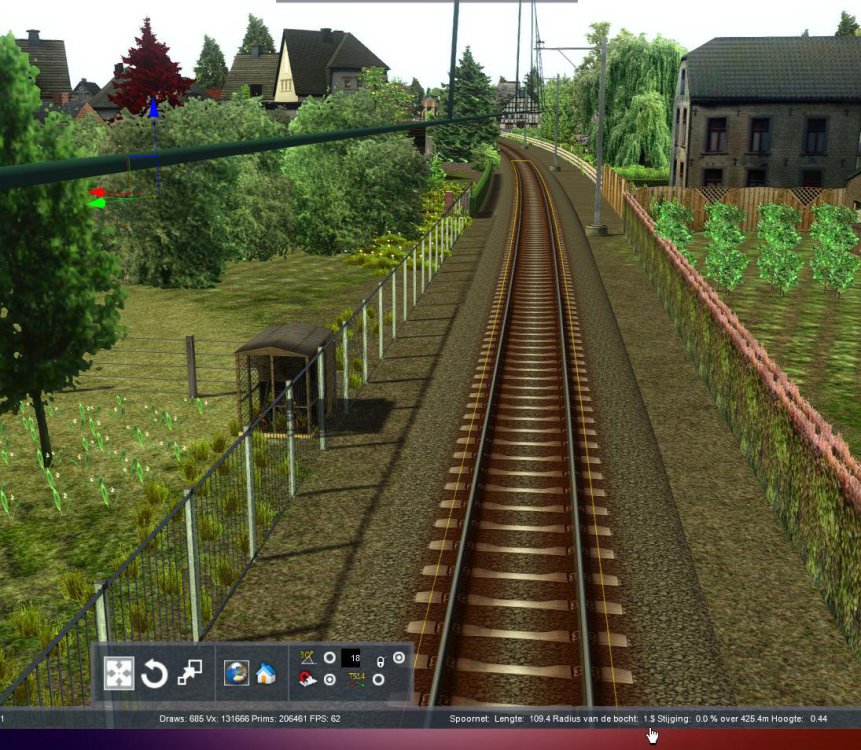861x750 pixels.
Task: Switch to the globe world view
Action: point(236,673)
